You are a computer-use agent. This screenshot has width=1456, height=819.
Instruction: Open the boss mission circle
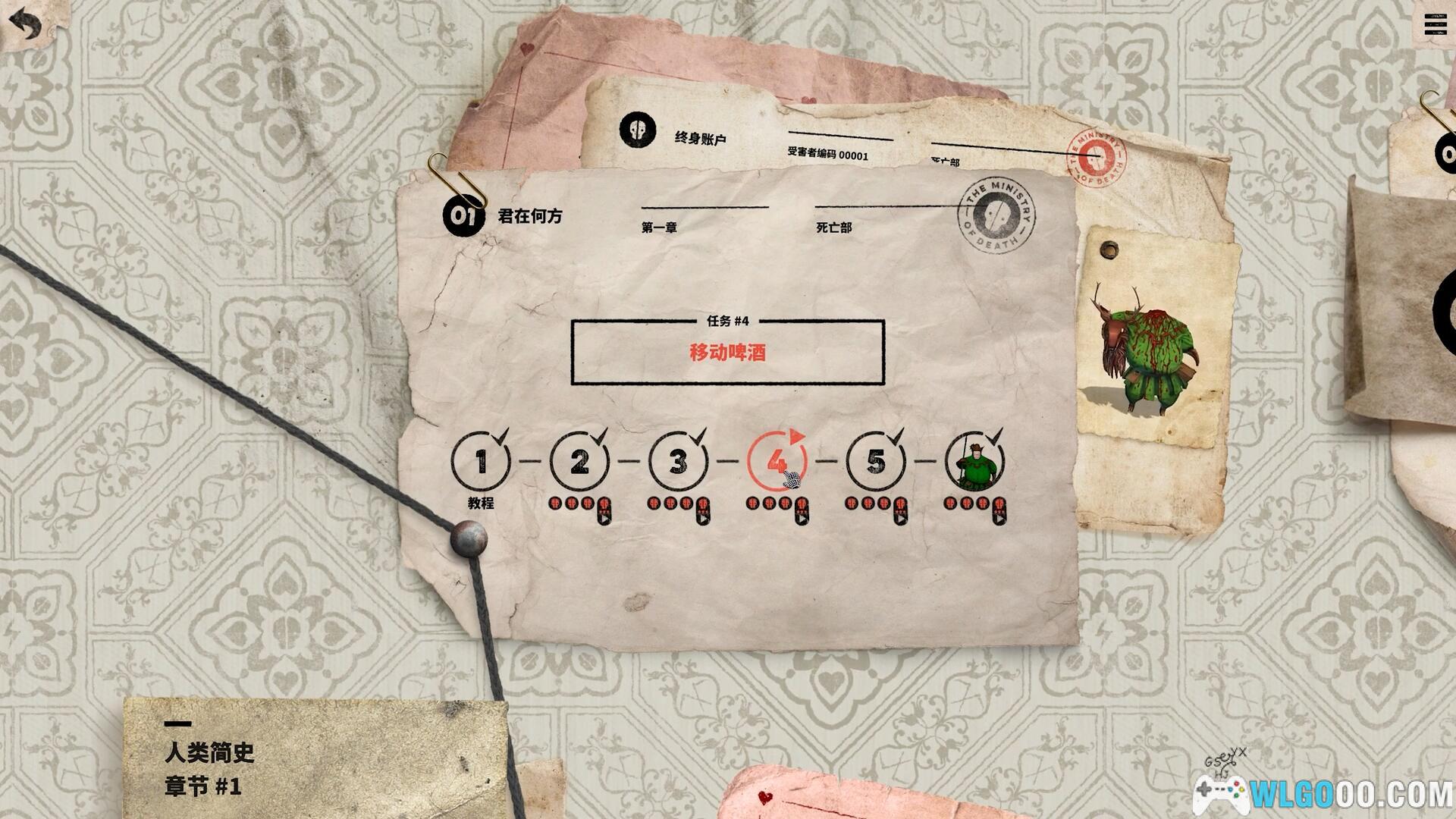(974, 461)
